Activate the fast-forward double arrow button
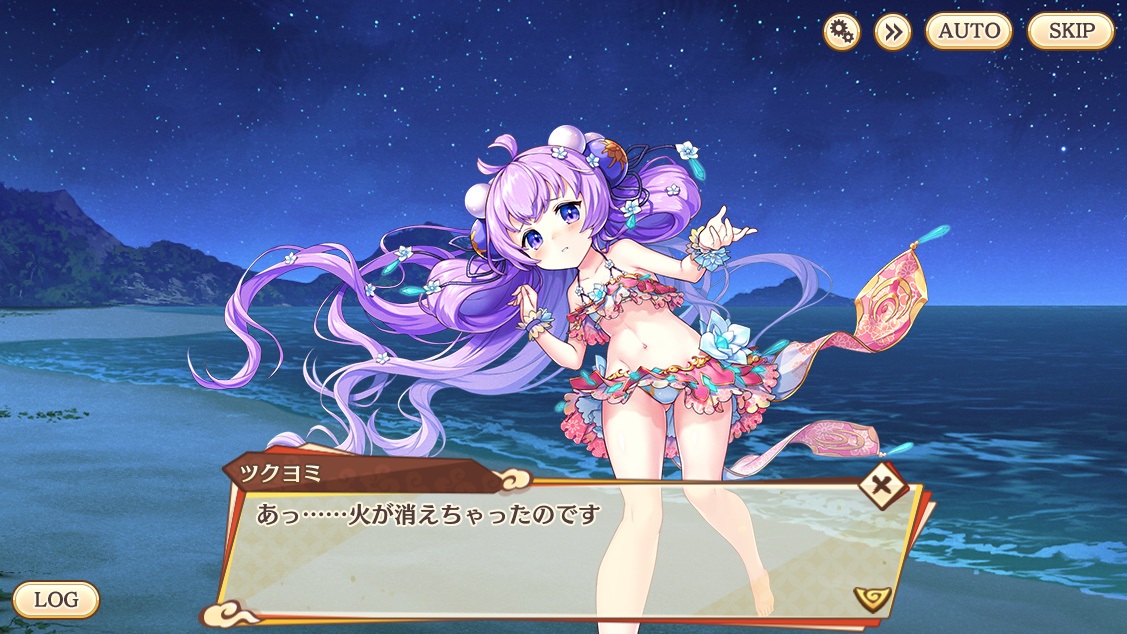Image resolution: width=1127 pixels, height=634 pixels. point(892,32)
